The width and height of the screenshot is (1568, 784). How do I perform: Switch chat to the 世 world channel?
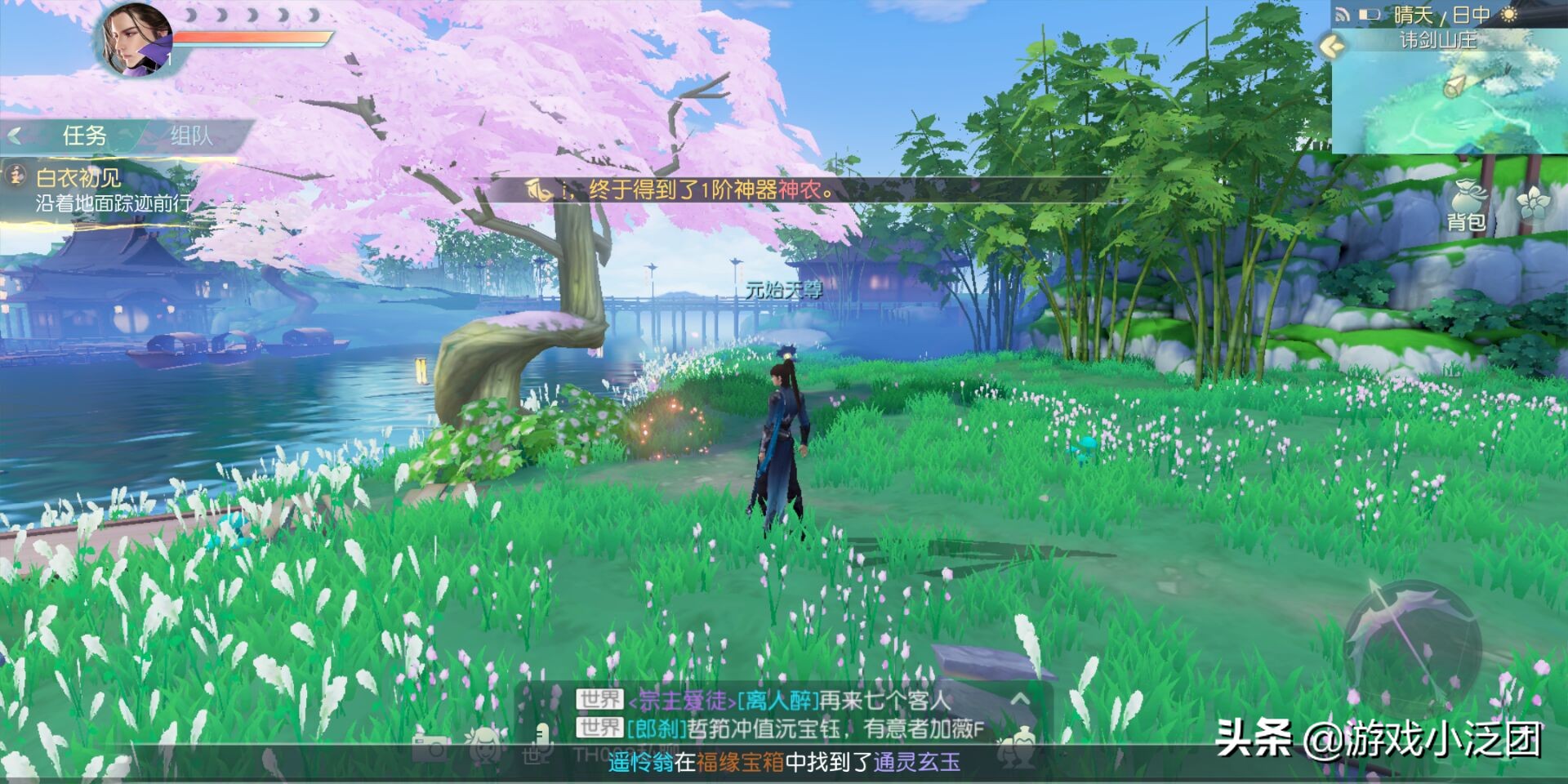click(x=529, y=753)
